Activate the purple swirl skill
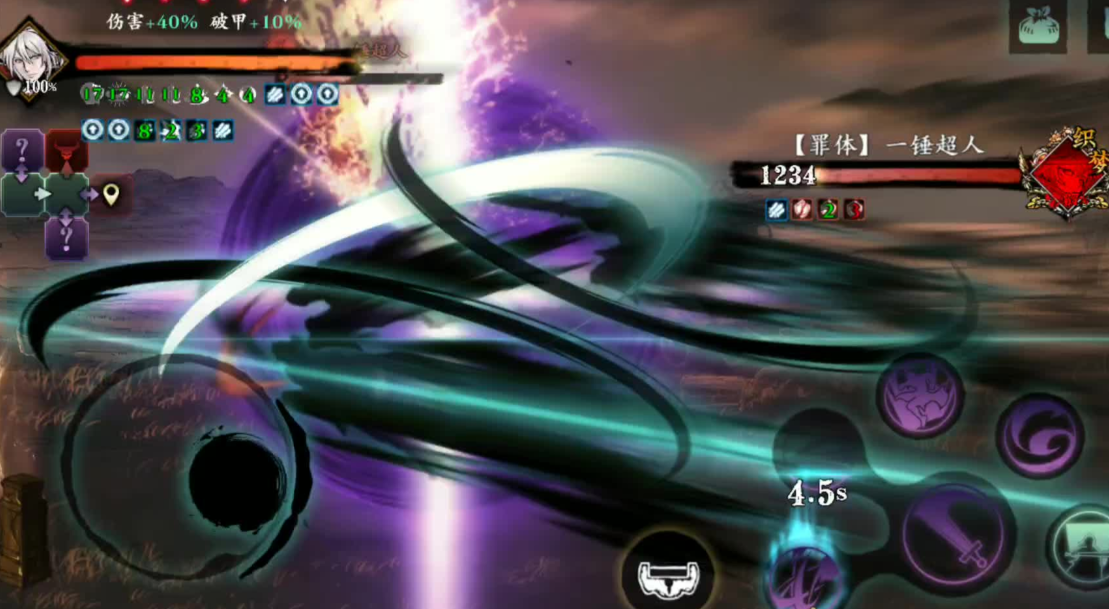1109x609 pixels. point(1040,436)
